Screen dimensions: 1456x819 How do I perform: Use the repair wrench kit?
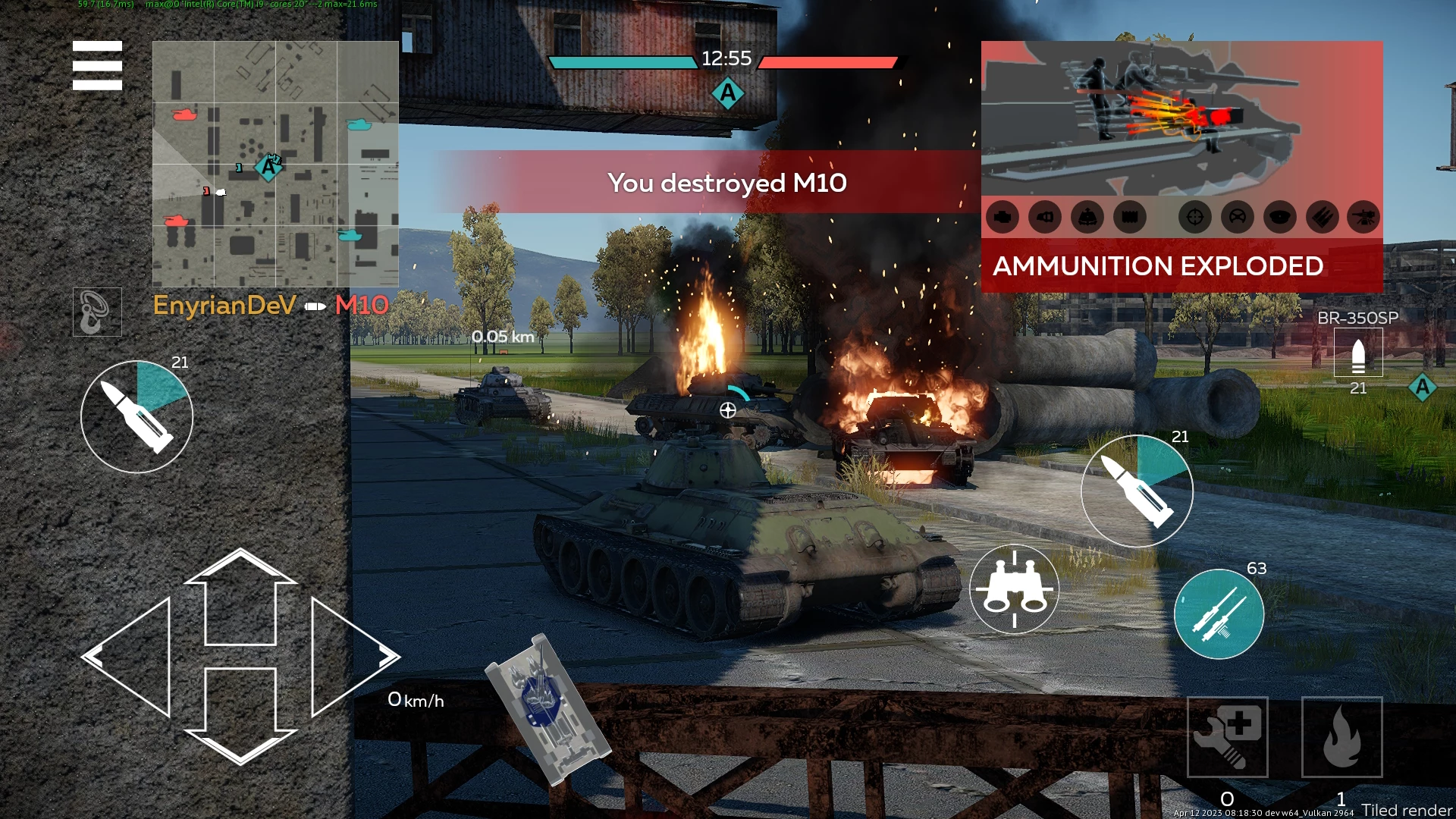[1227, 737]
